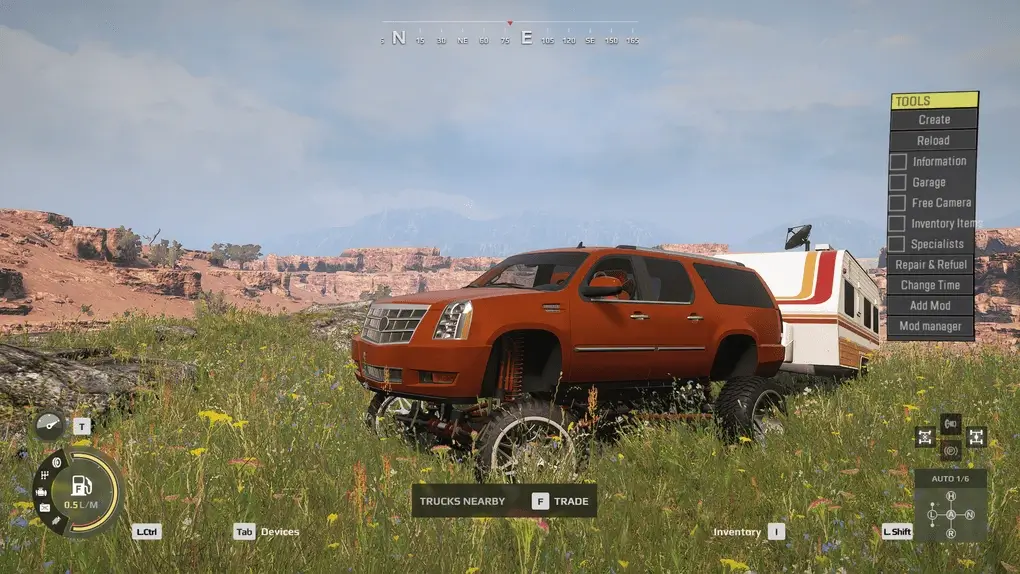
Task: Select Reload in the Tools menu
Action: 933,141
